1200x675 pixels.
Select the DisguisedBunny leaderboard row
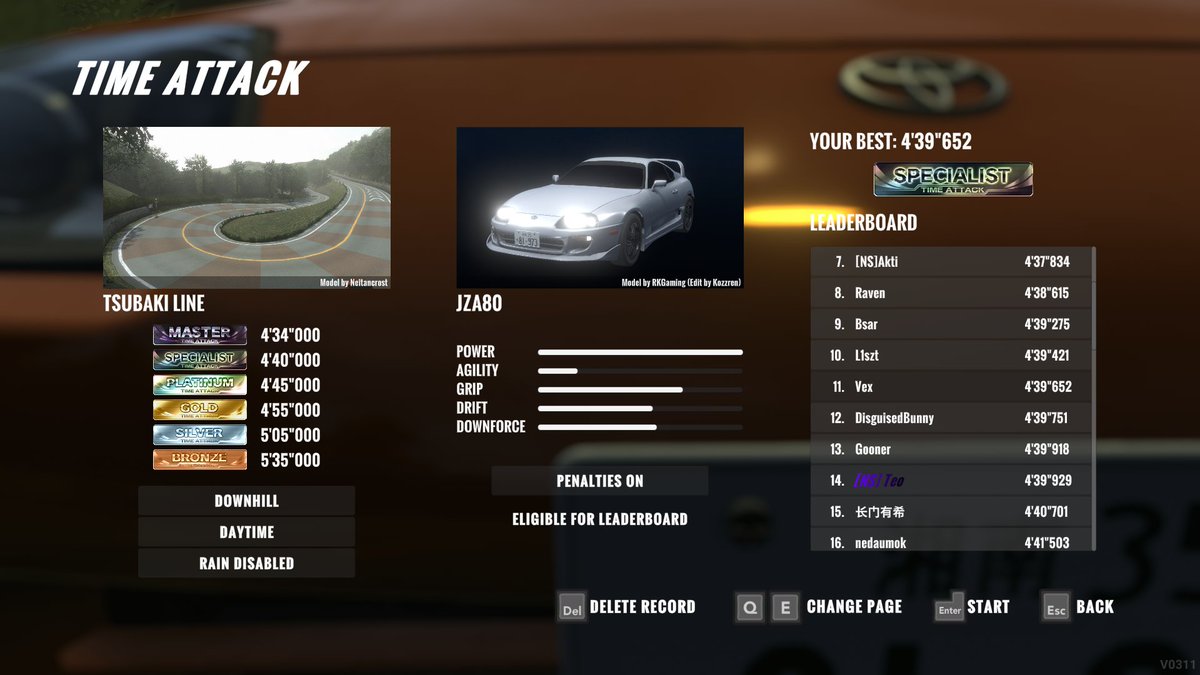point(950,418)
